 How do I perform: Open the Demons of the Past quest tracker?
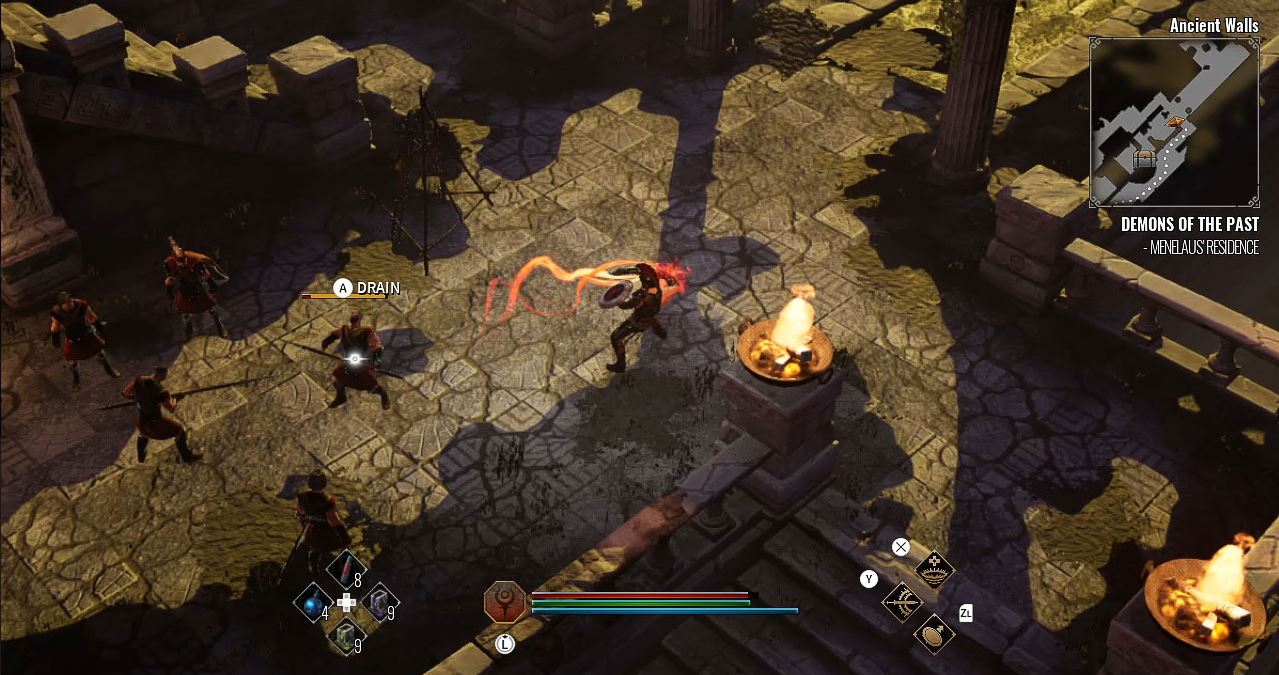(x=1189, y=225)
